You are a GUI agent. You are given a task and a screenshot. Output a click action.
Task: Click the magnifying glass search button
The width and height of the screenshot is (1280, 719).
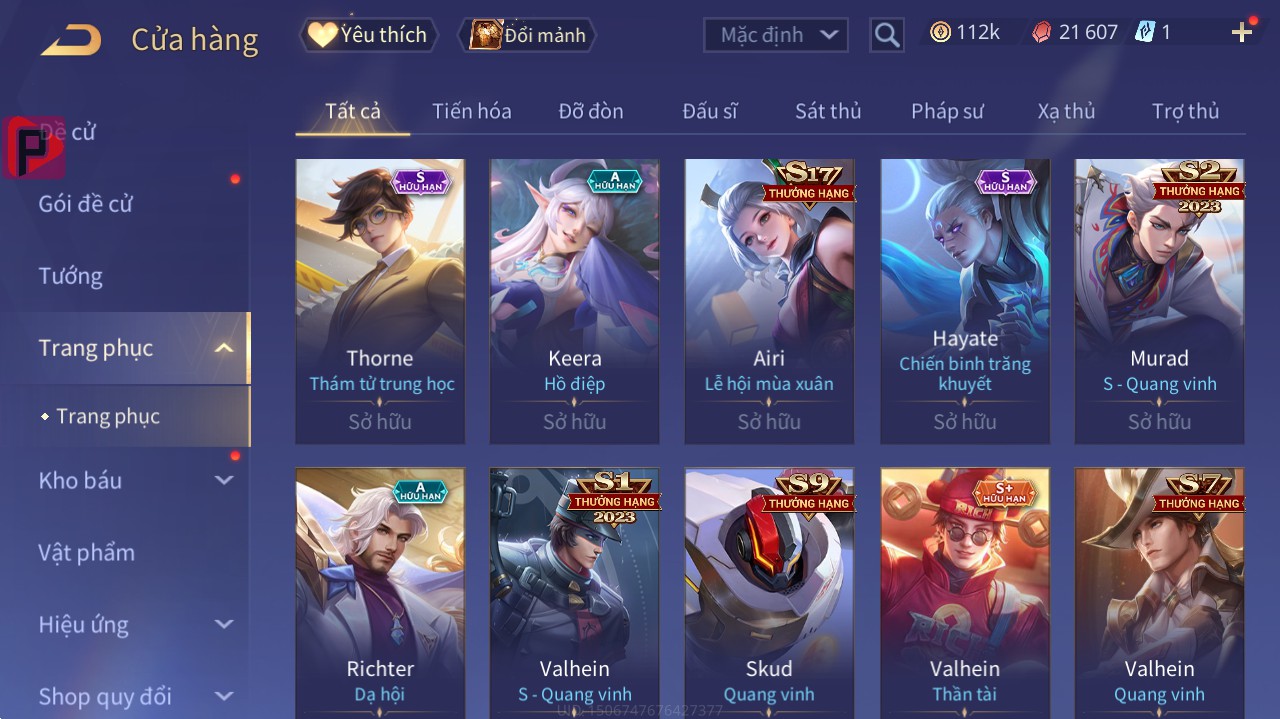887,35
